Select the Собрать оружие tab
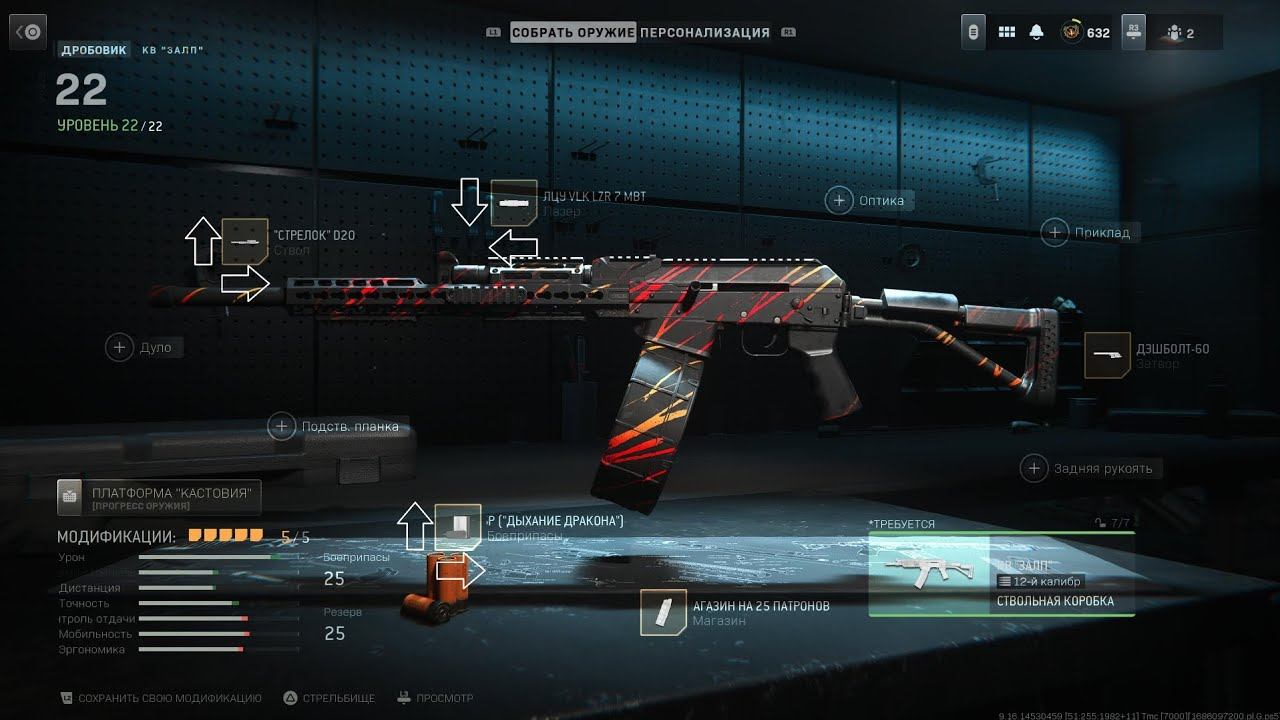 (573, 32)
